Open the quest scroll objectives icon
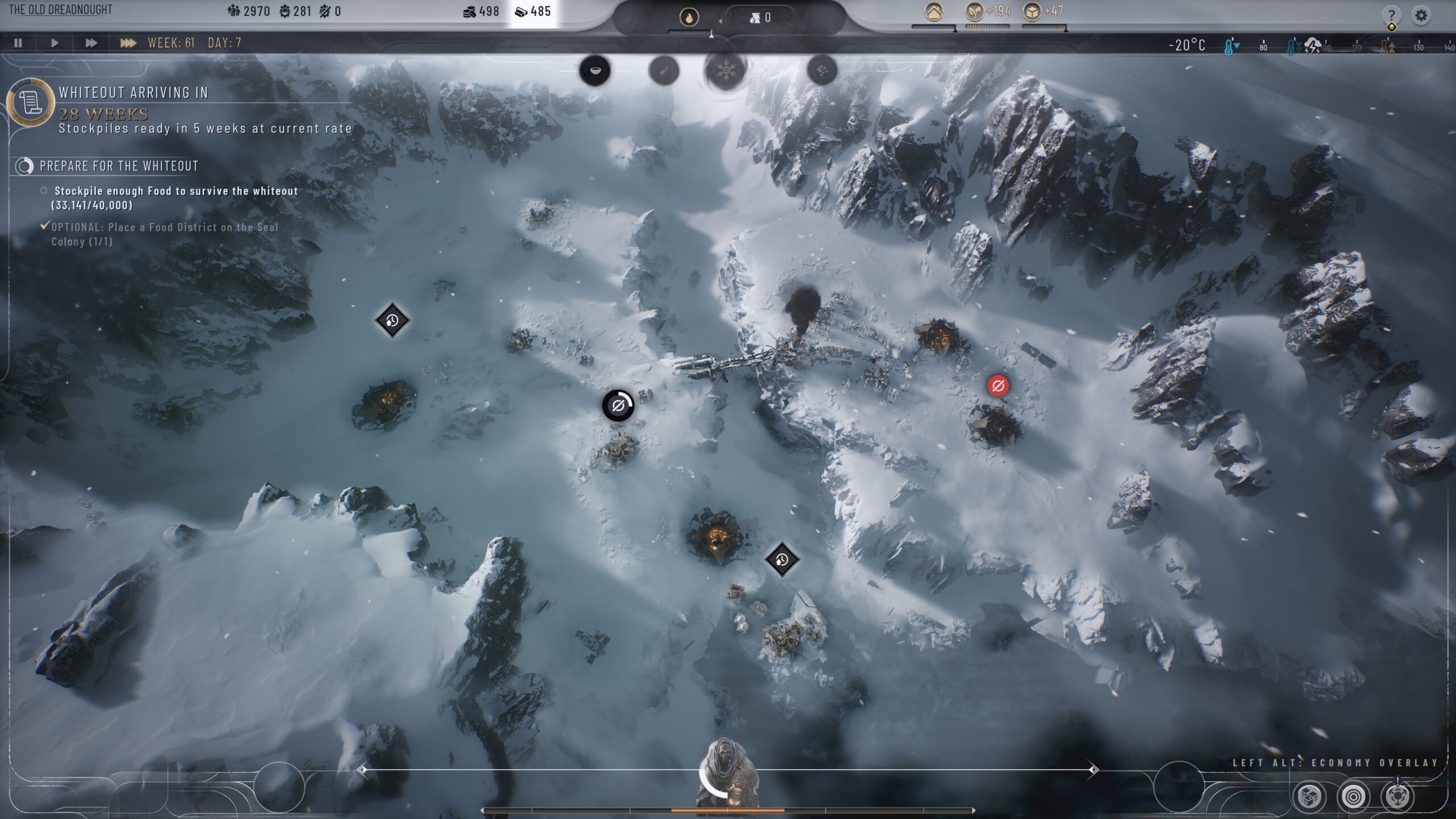Viewport: 1456px width, 819px height. click(x=30, y=103)
